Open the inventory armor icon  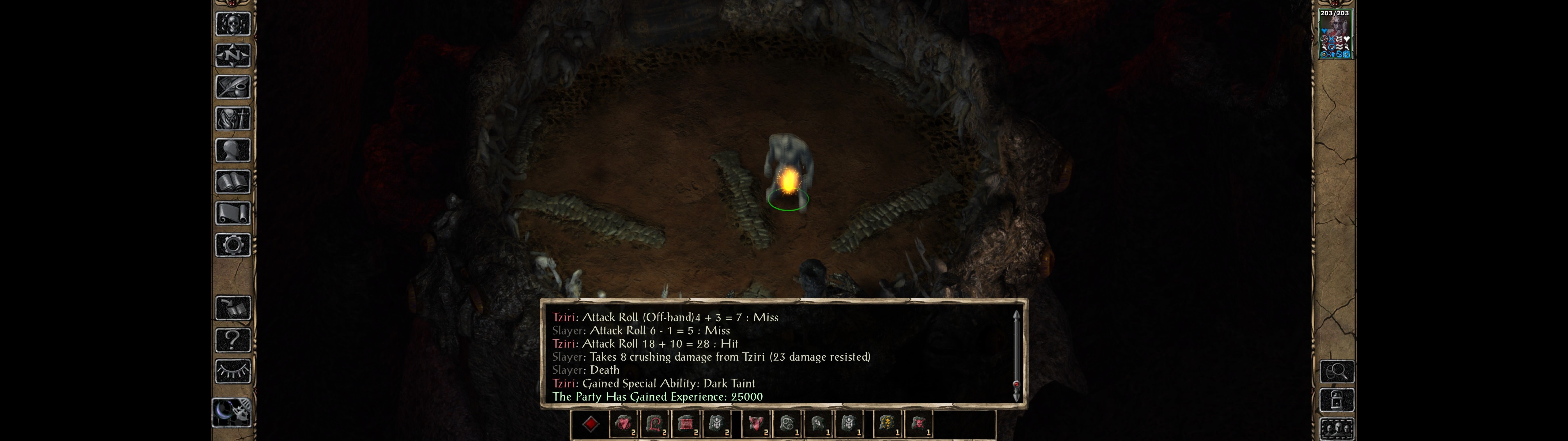click(x=232, y=118)
